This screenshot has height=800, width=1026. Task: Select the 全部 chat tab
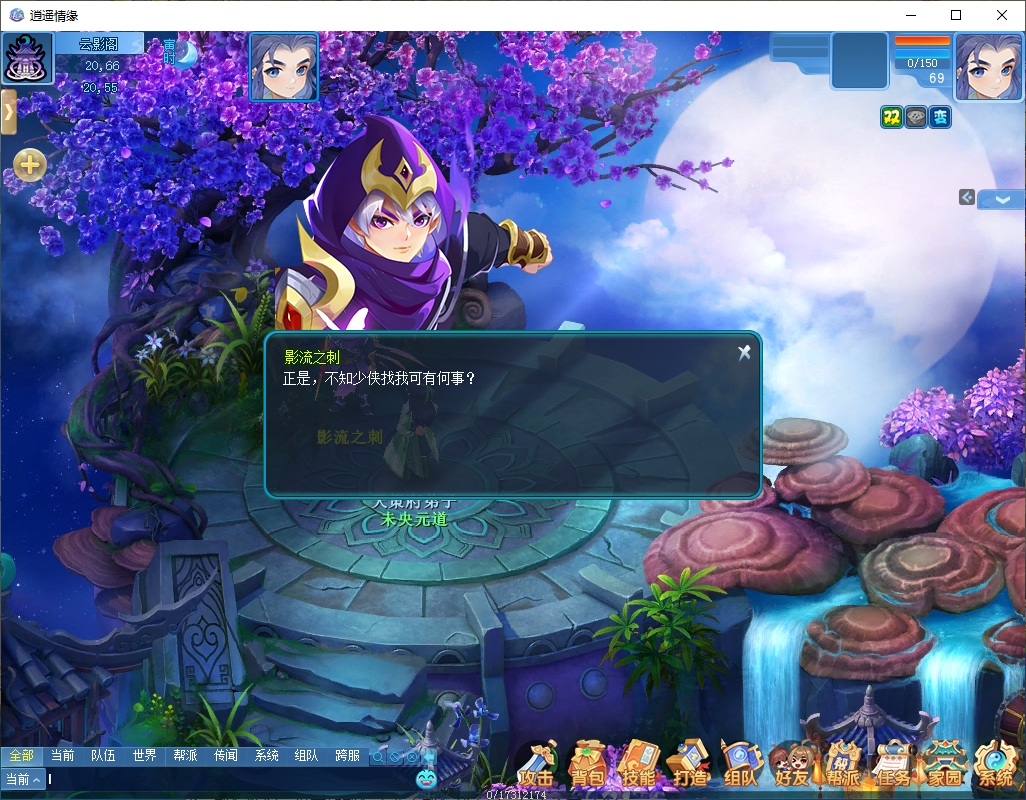(x=21, y=756)
